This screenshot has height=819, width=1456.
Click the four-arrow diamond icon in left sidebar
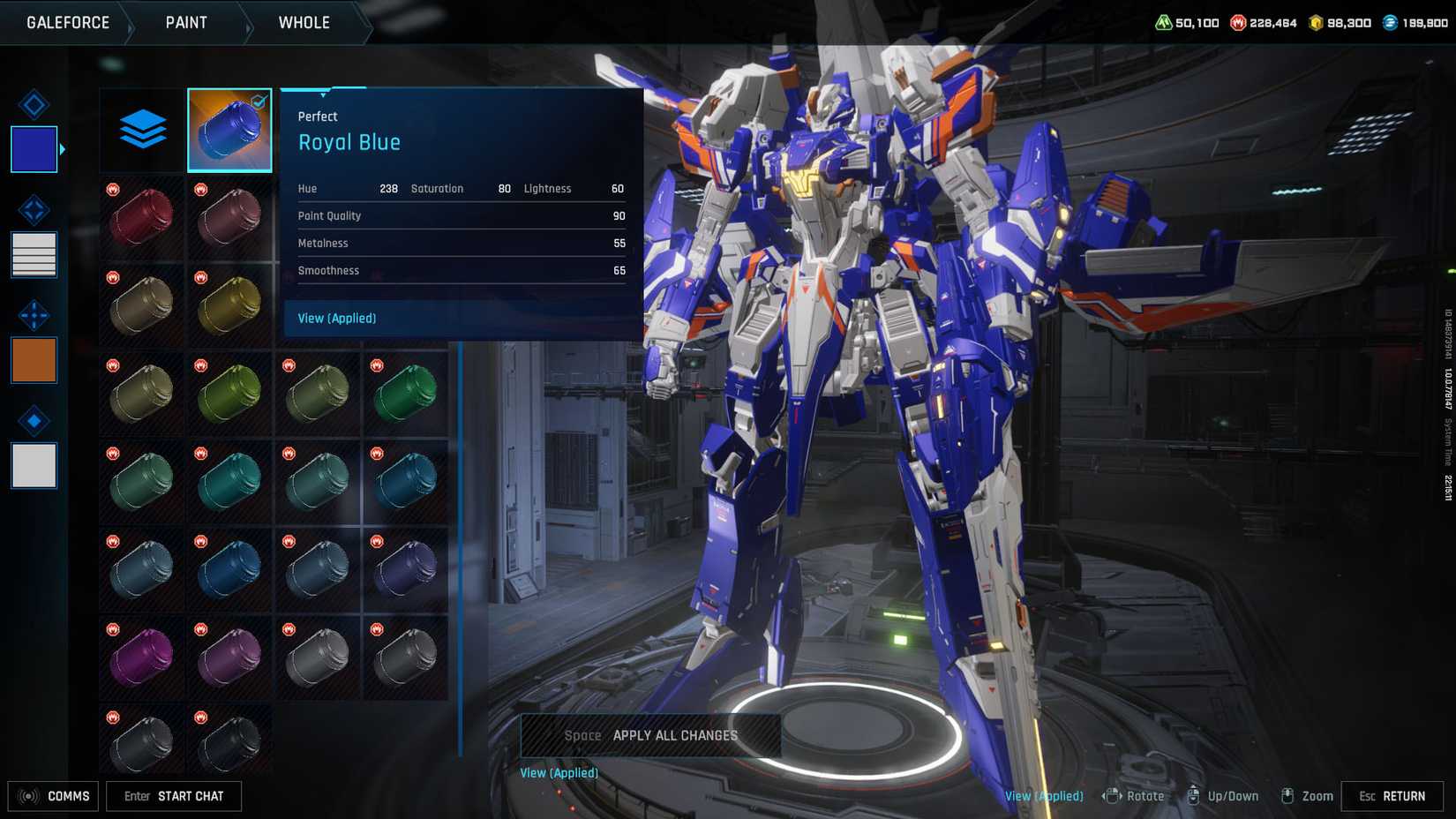click(x=33, y=315)
